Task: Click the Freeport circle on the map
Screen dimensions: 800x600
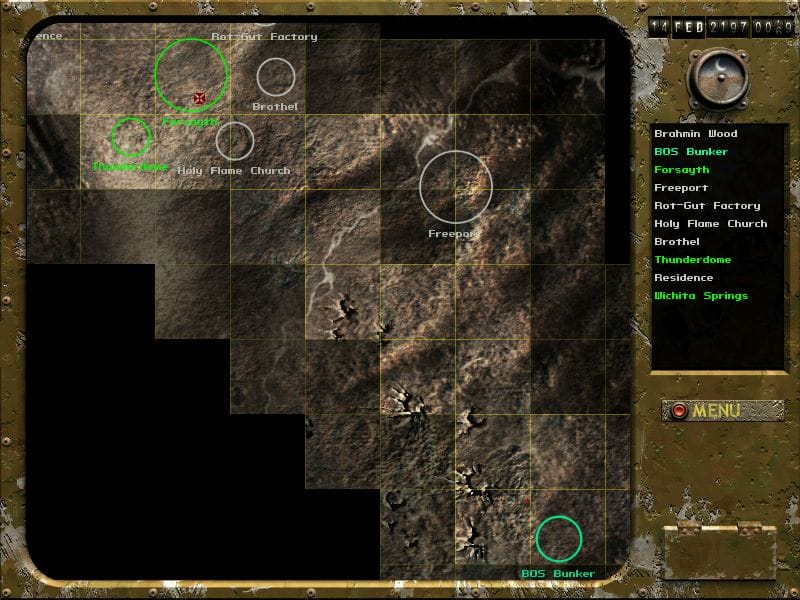Action: click(456, 187)
